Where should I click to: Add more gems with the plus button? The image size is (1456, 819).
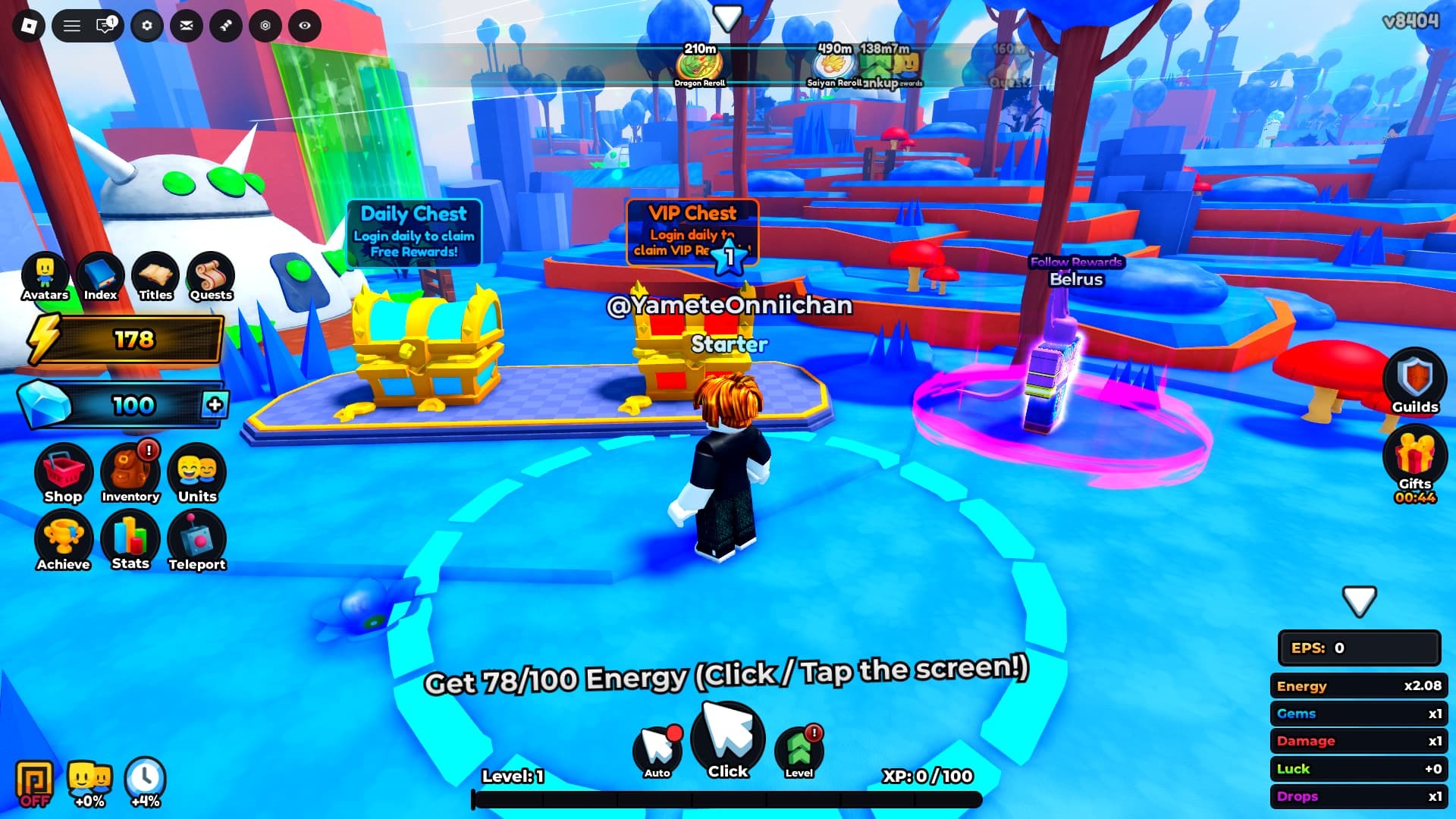215,404
